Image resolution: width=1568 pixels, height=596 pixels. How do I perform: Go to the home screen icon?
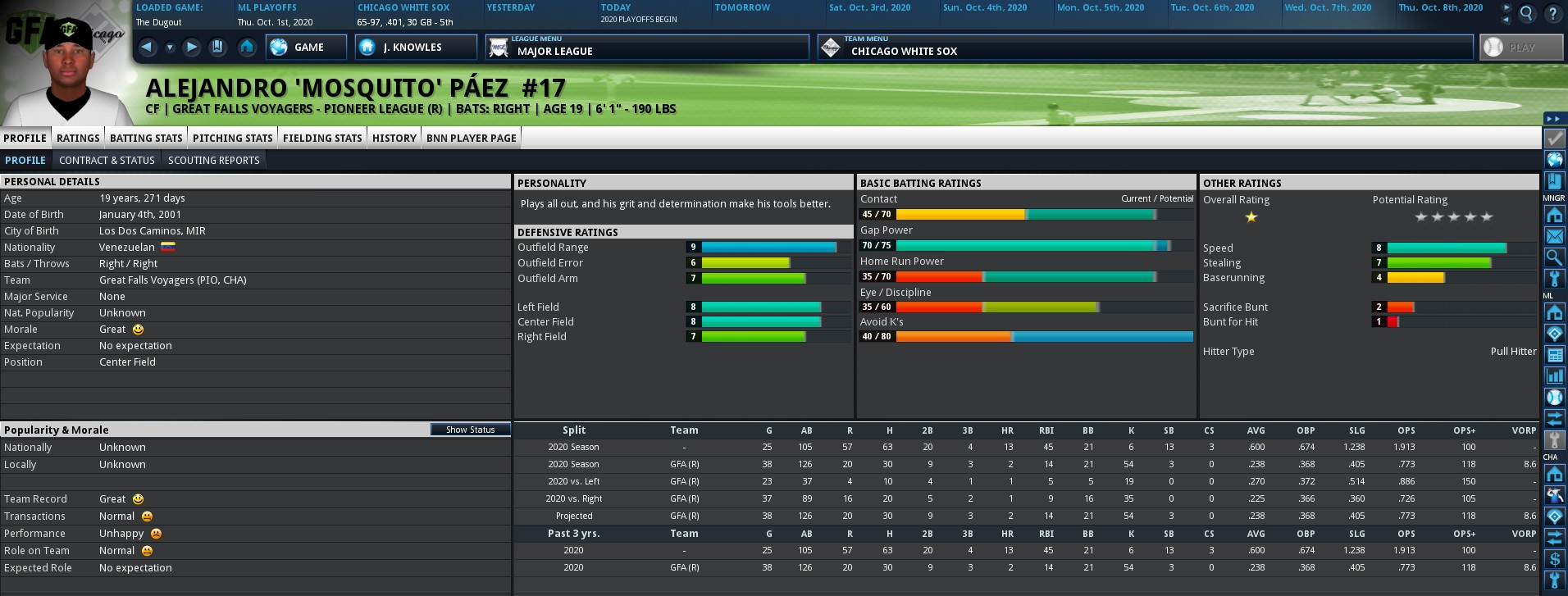tap(247, 47)
